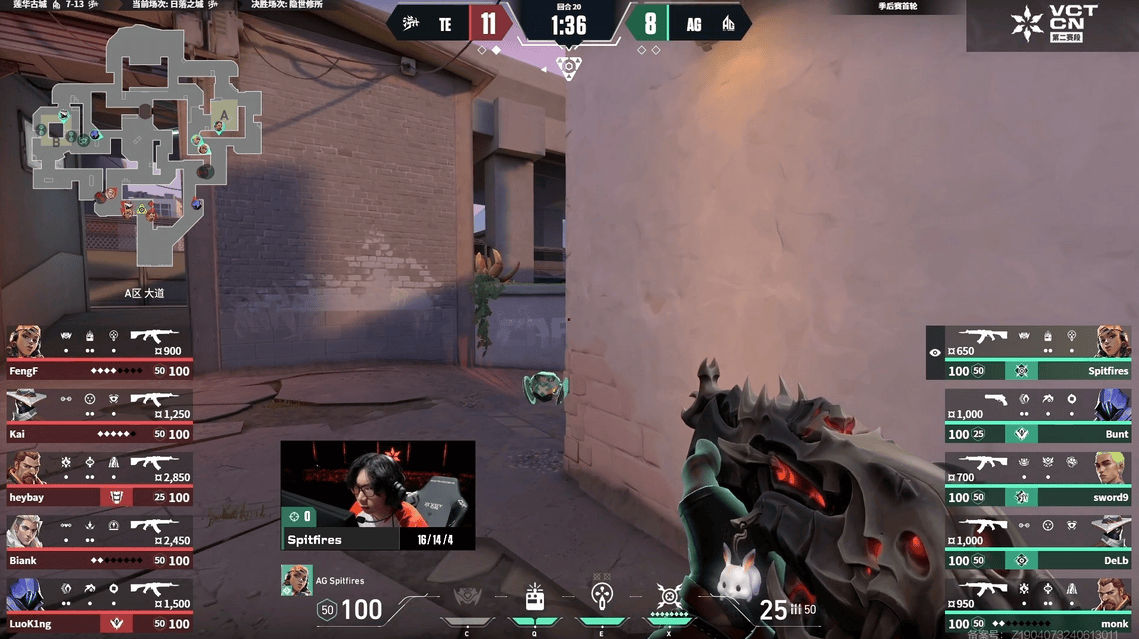Click the greyed-out winged C ability icon

tap(467, 600)
